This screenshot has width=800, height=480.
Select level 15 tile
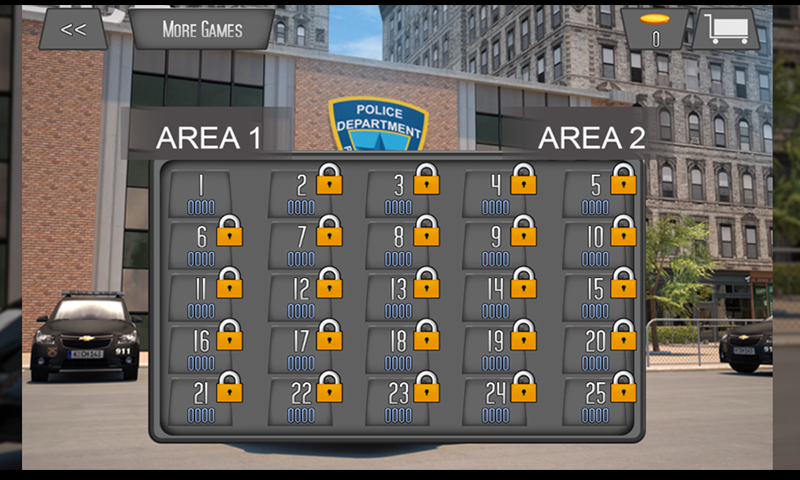pos(597,297)
